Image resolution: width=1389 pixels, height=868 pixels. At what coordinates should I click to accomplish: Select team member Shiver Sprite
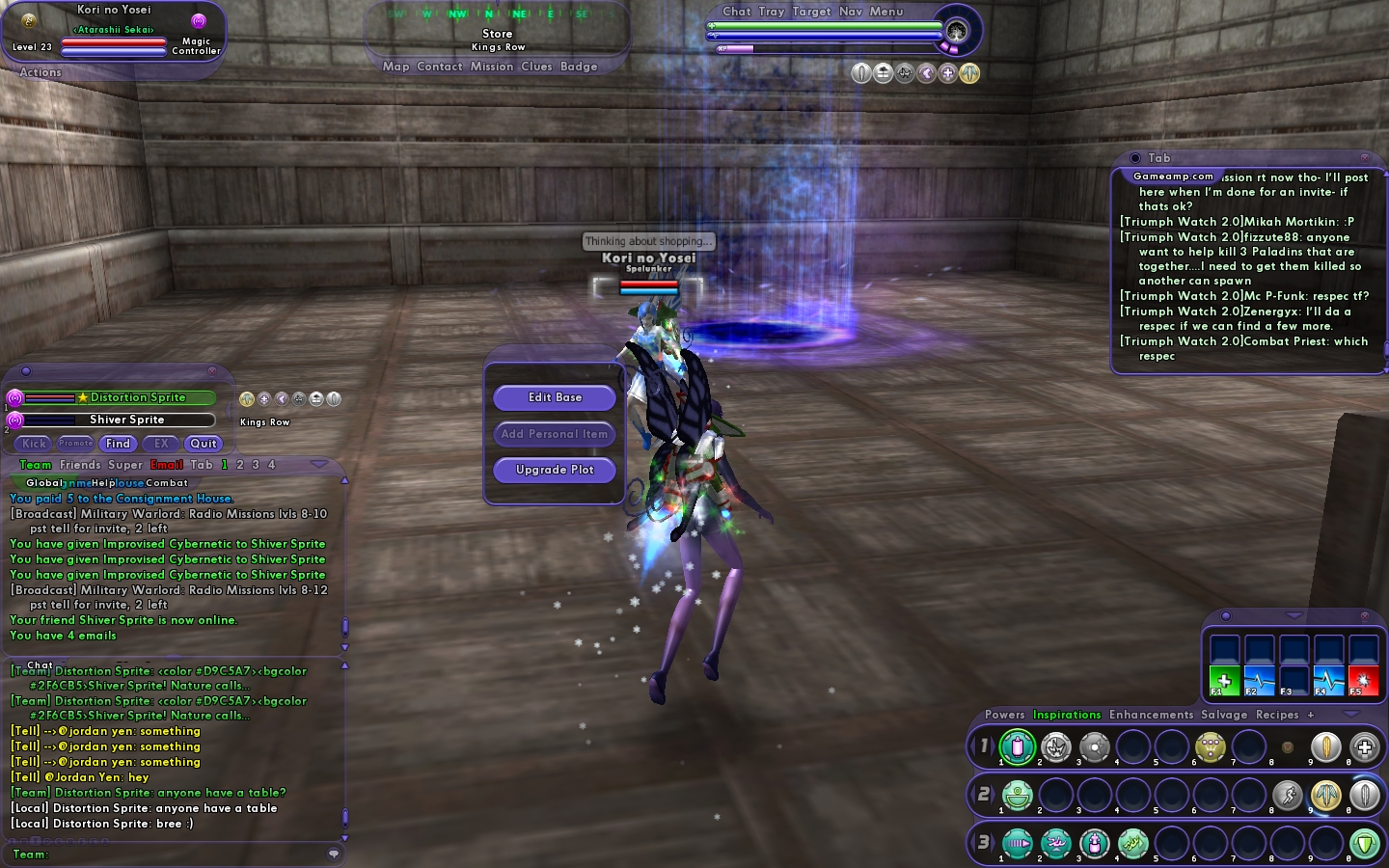126,420
